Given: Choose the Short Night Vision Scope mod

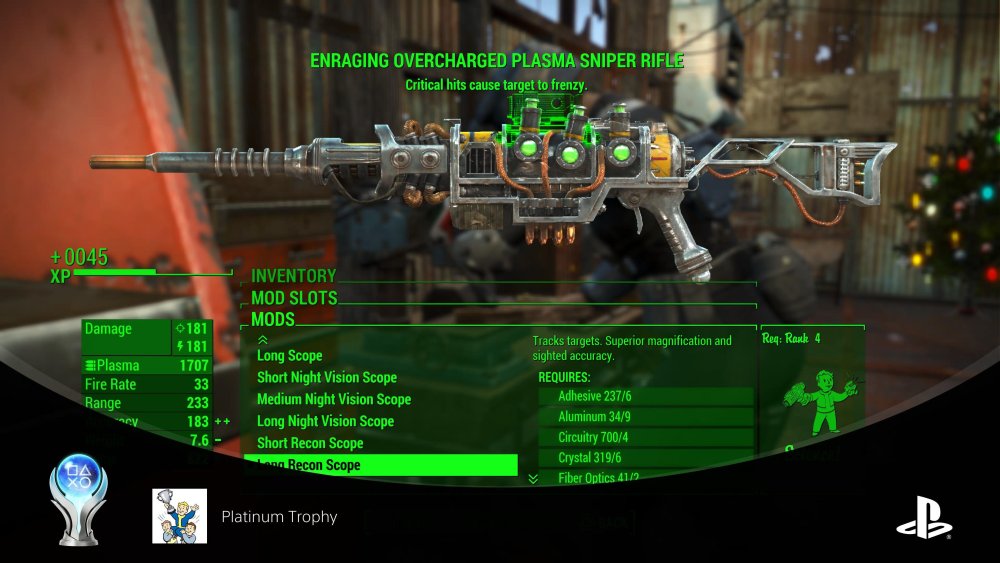Looking at the screenshot, I should (327, 377).
